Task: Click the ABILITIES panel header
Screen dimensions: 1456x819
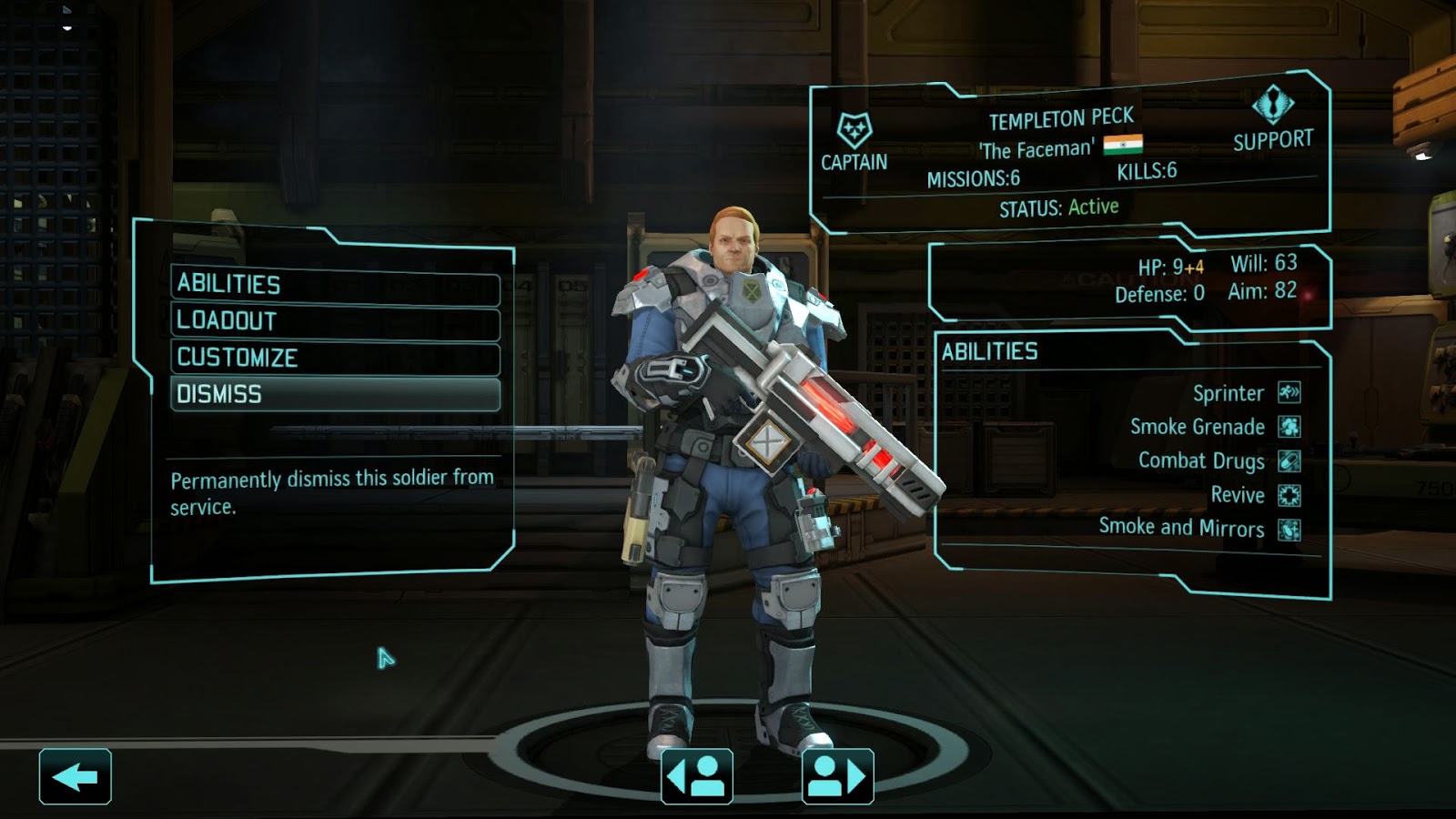Action: coord(992,350)
